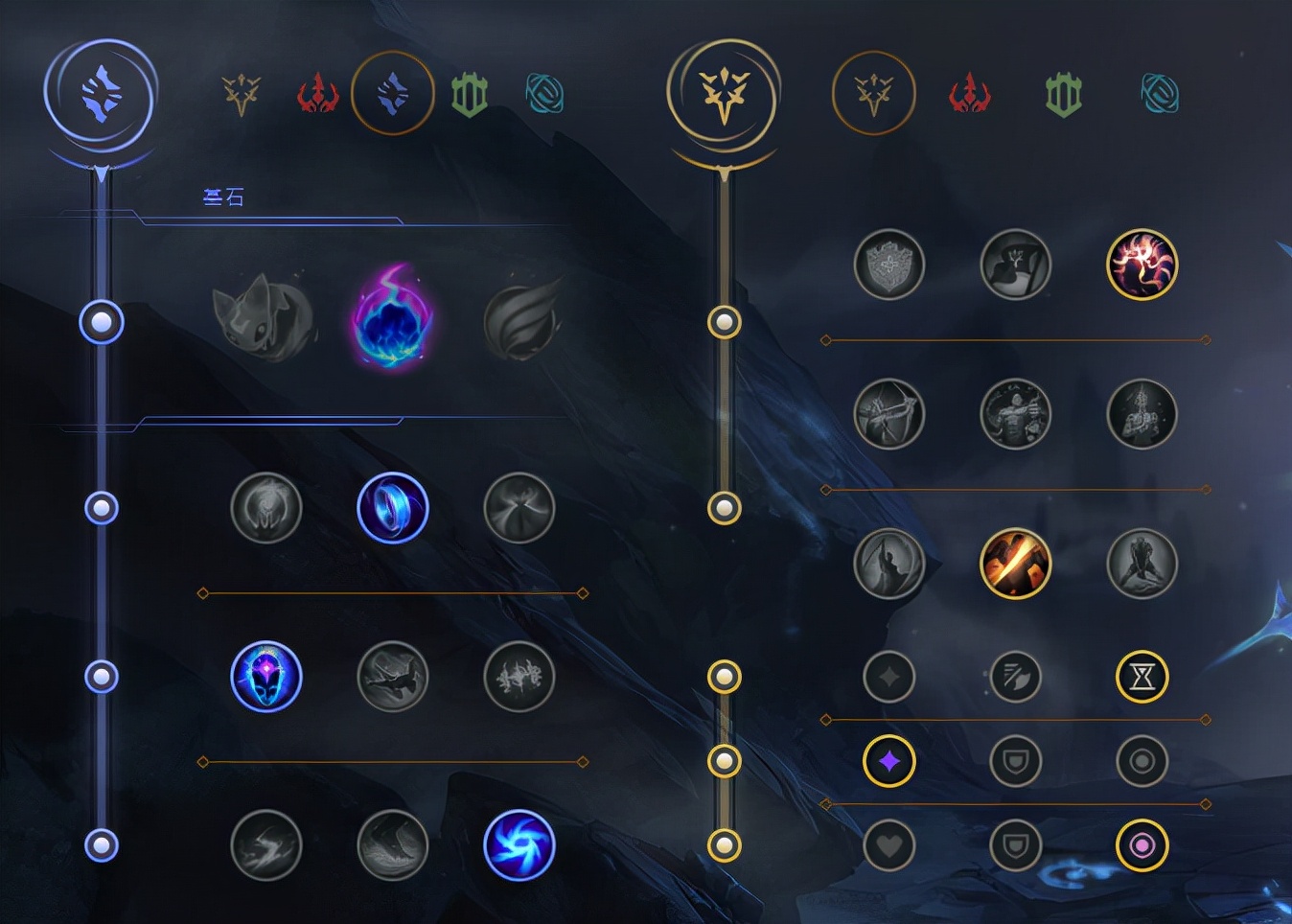Switch primary path to green Resolve

(x=470, y=94)
